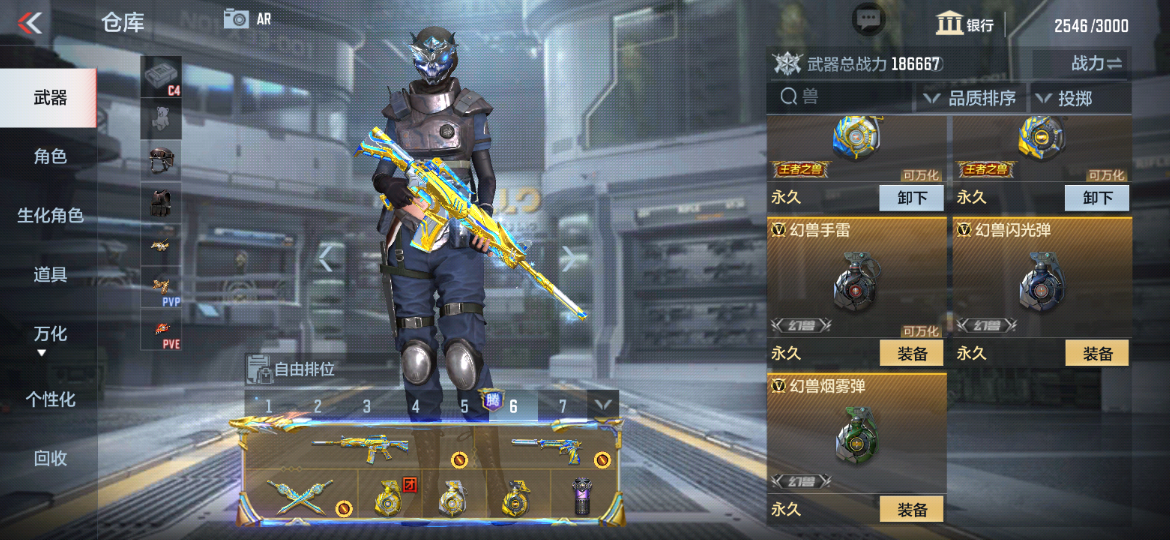Select the 生化角色 tab
Image resolution: width=1170 pixels, height=540 pixels.
tap(49, 215)
